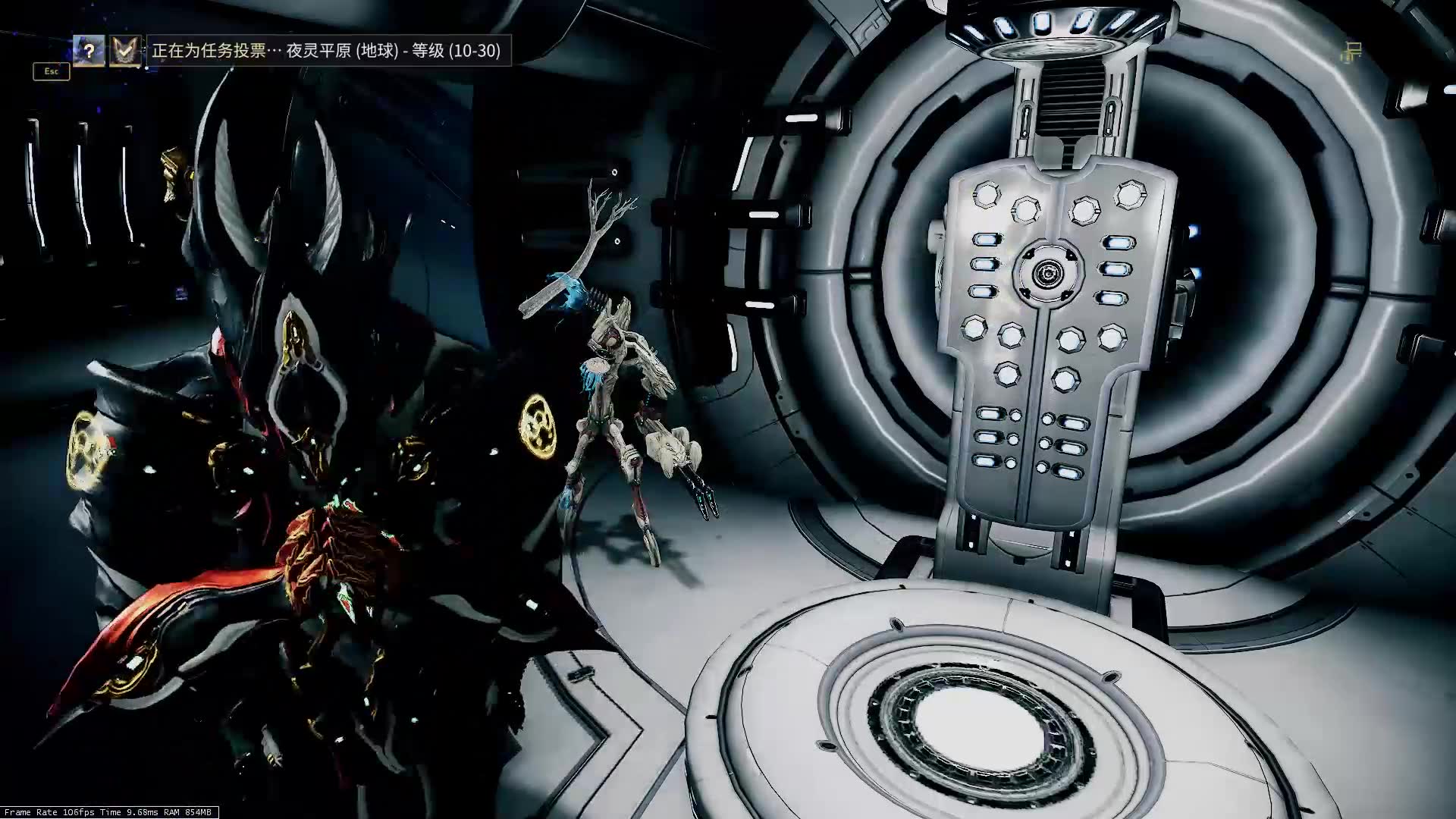
Task: Open the mission vote banner for 夜灵平原
Action: pyautogui.click(x=327, y=51)
